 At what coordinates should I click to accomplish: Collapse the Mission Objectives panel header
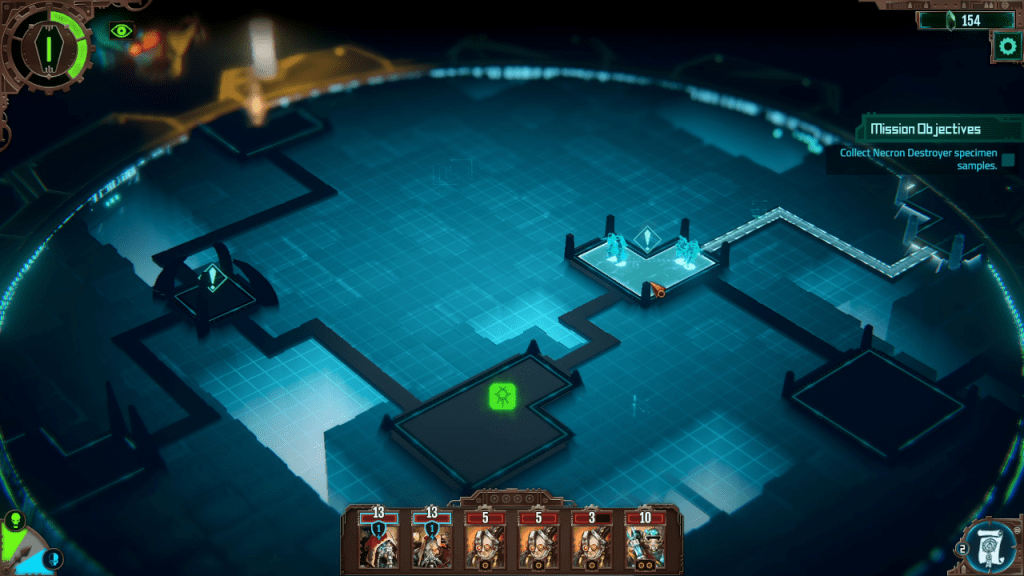pos(925,129)
